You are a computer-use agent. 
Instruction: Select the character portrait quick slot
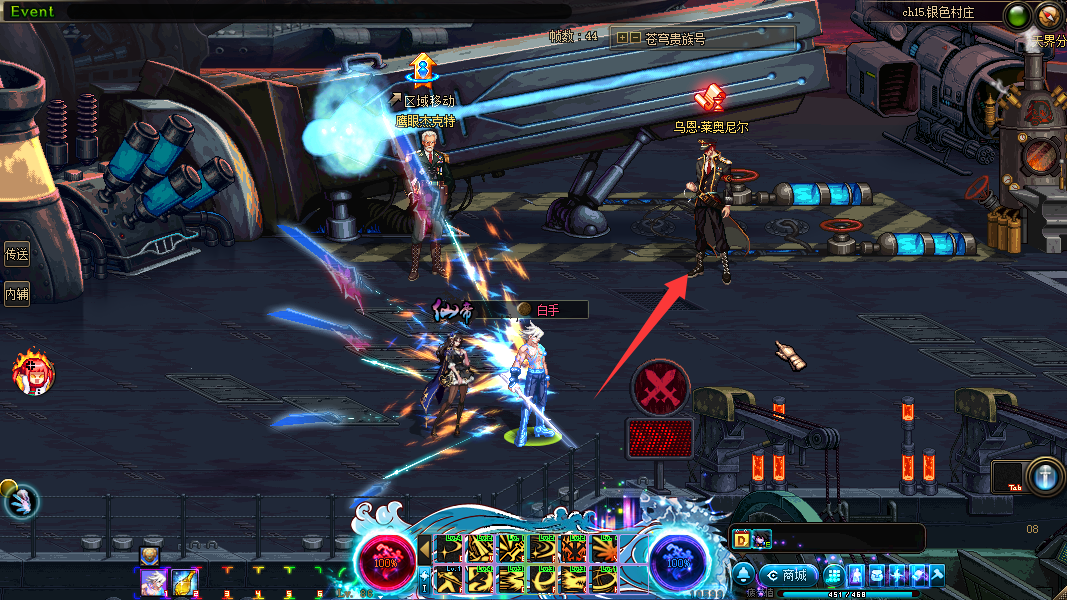pyautogui.click(x=153, y=581)
